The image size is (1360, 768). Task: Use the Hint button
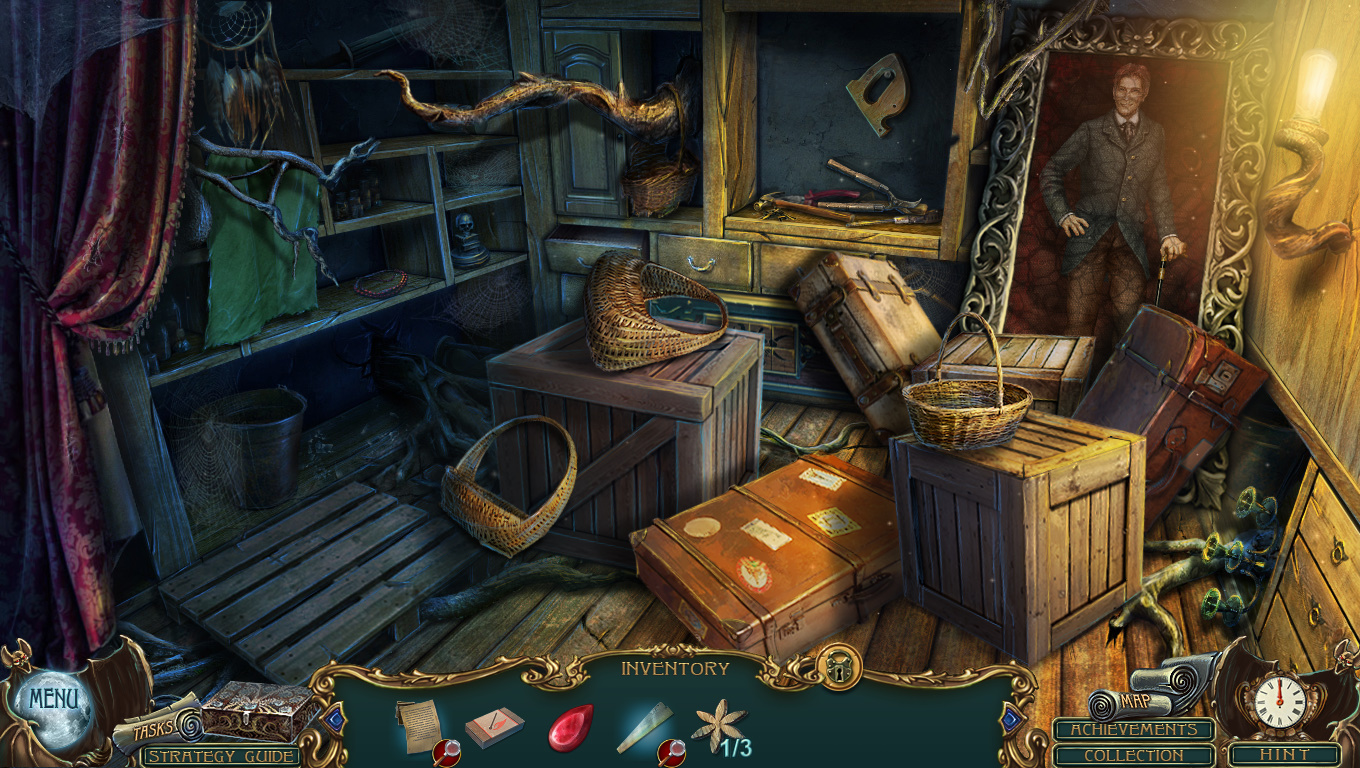click(1284, 756)
